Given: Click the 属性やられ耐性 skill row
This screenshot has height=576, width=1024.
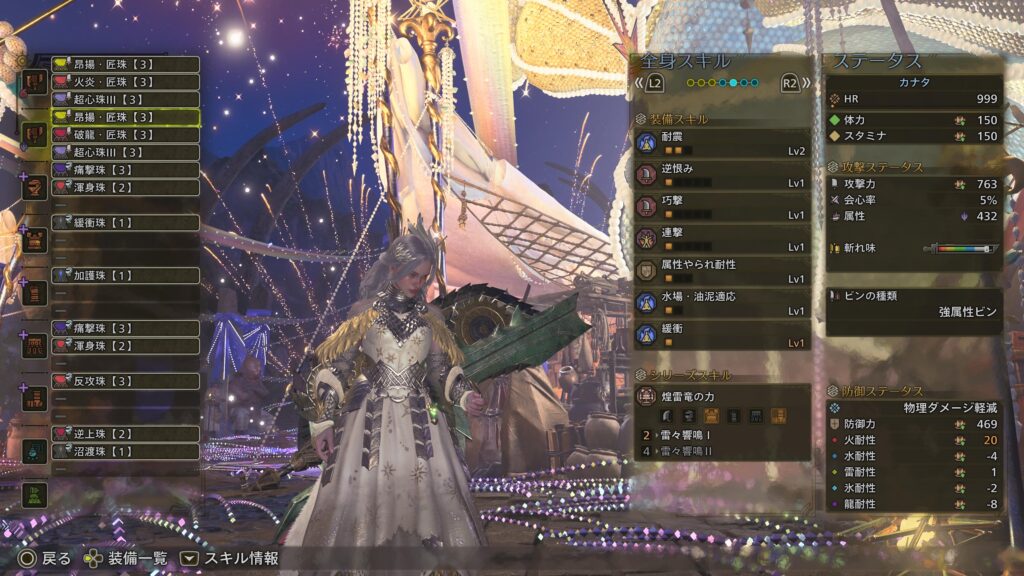Looking at the screenshot, I should [x=721, y=272].
